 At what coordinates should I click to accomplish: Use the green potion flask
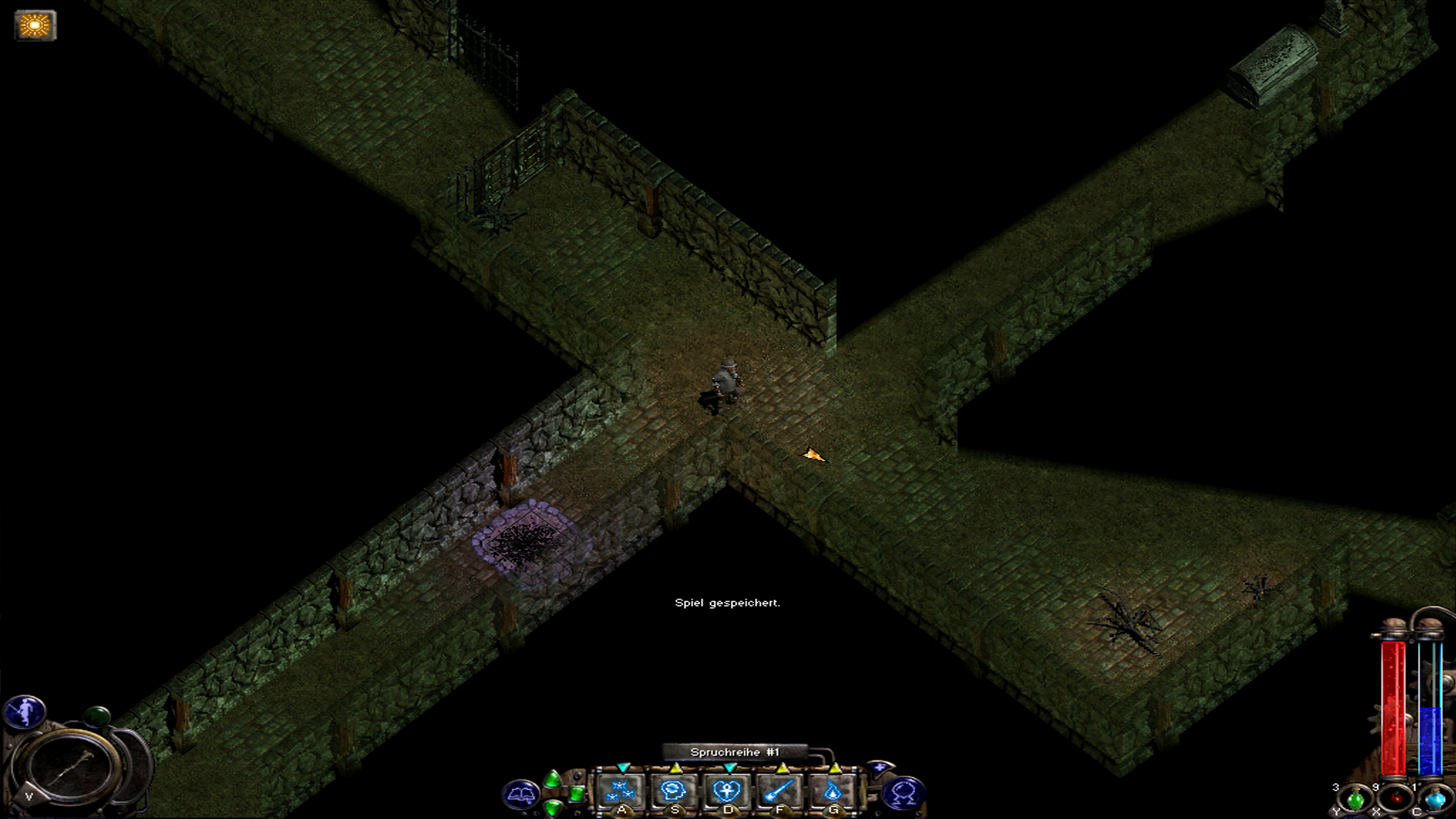pos(1355,799)
